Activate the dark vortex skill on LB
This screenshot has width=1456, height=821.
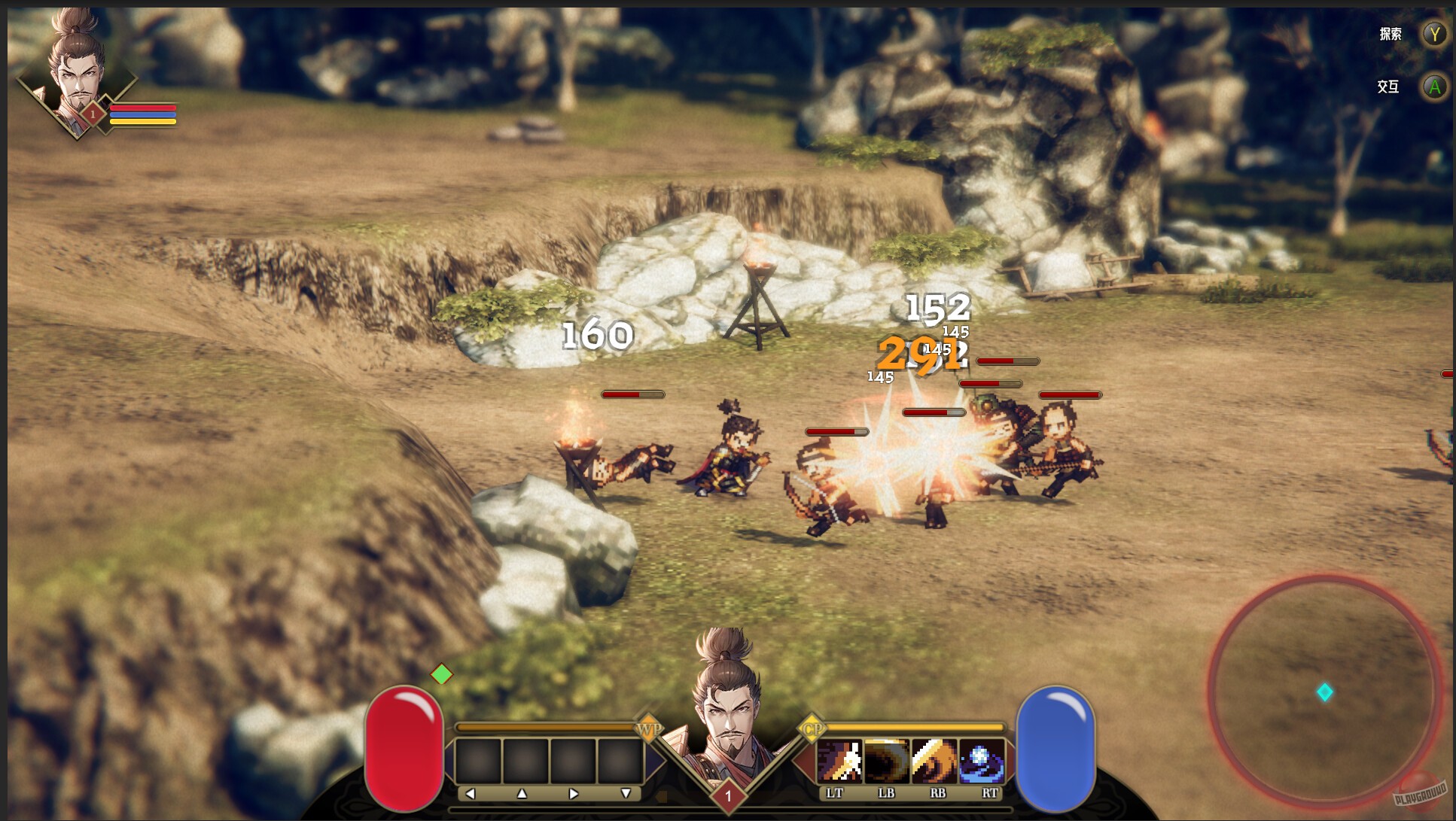click(885, 762)
